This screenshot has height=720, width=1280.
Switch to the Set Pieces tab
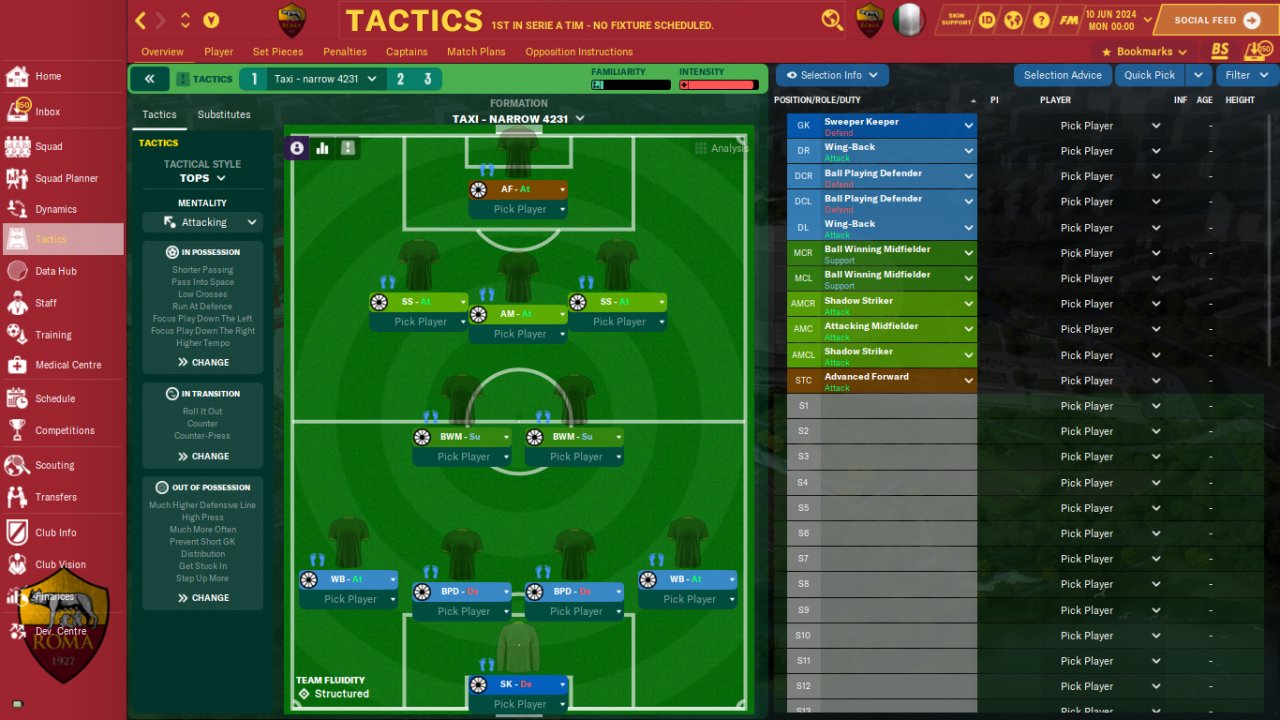(278, 52)
